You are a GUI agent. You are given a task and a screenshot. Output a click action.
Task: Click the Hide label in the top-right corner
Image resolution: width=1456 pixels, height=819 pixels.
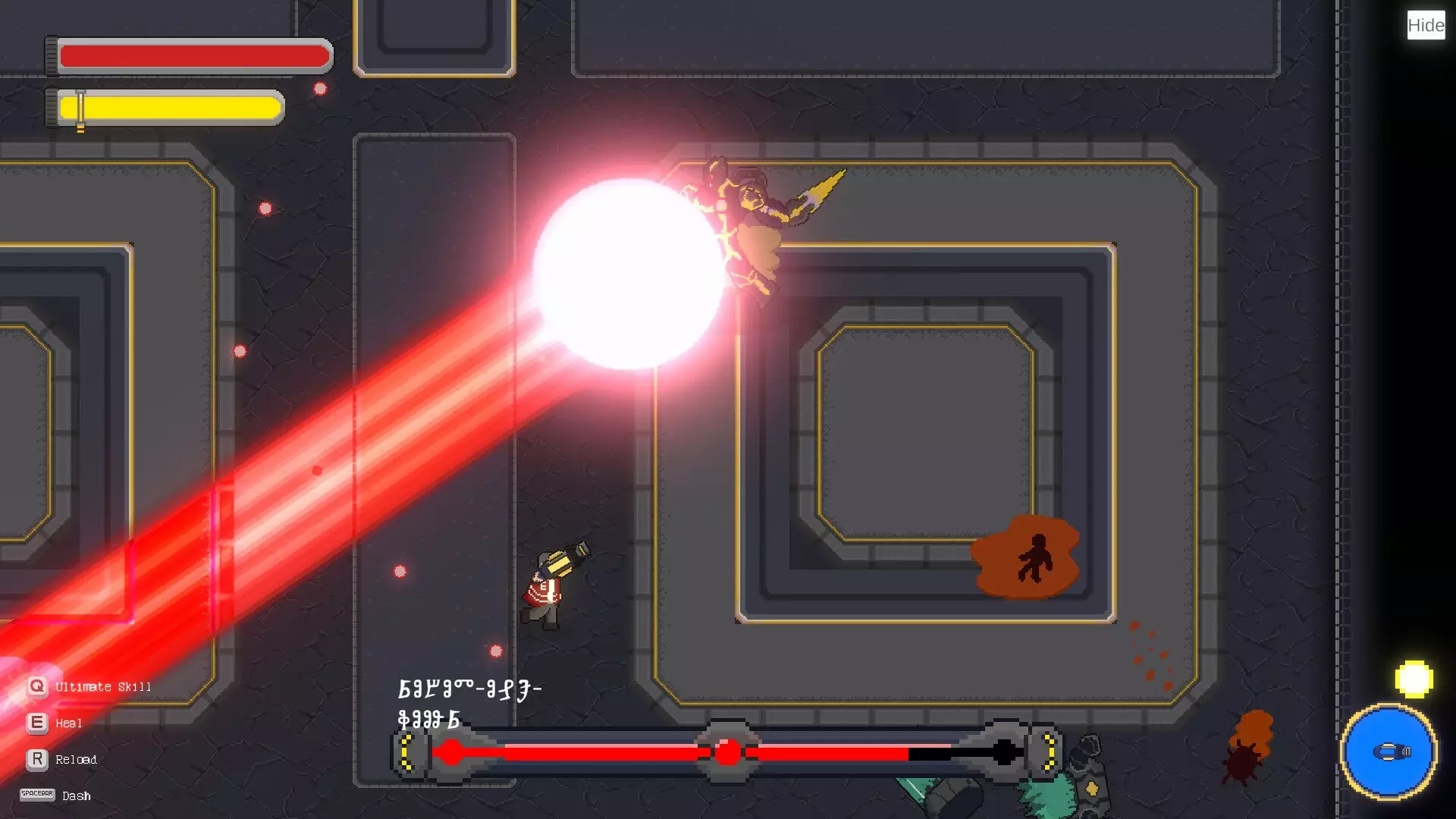pos(1425,25)
